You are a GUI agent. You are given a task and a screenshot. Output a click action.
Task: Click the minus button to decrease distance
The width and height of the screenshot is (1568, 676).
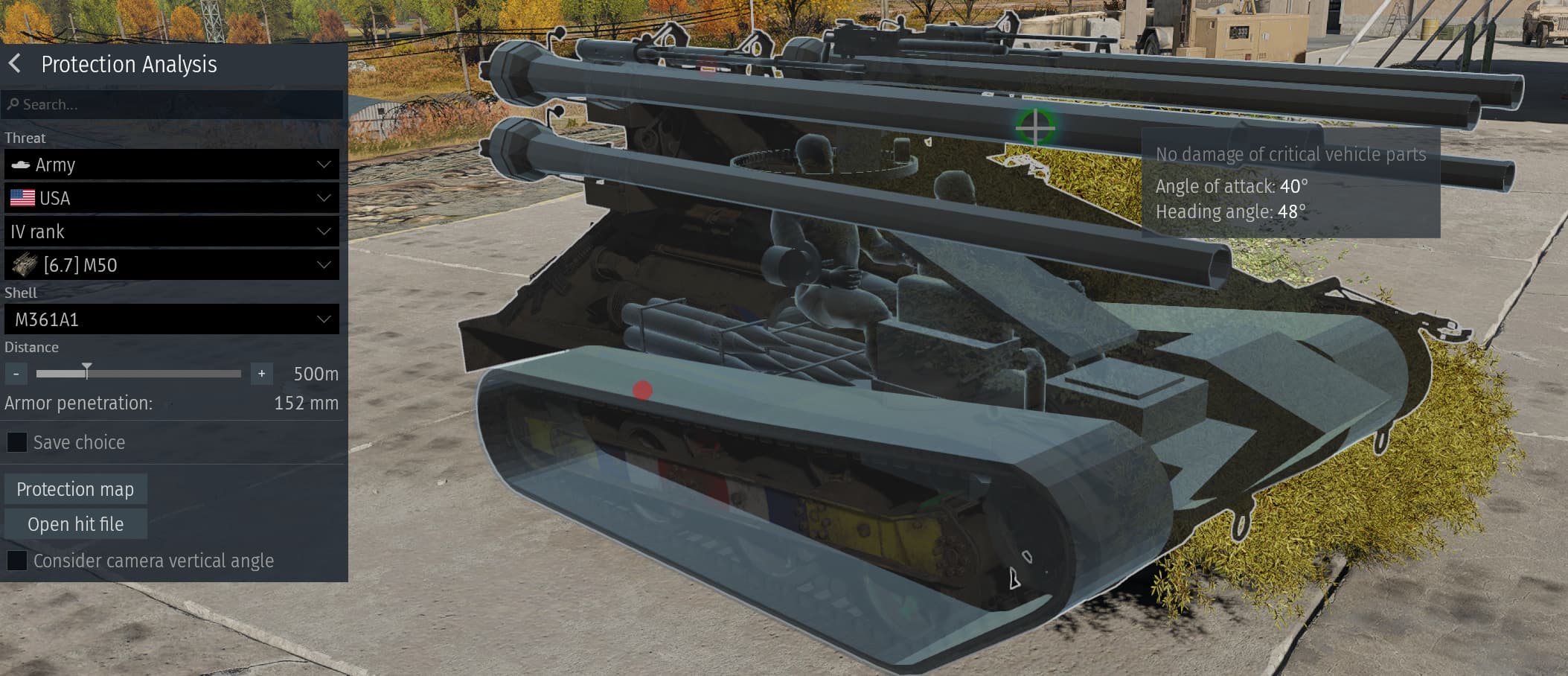click(16, 373)
